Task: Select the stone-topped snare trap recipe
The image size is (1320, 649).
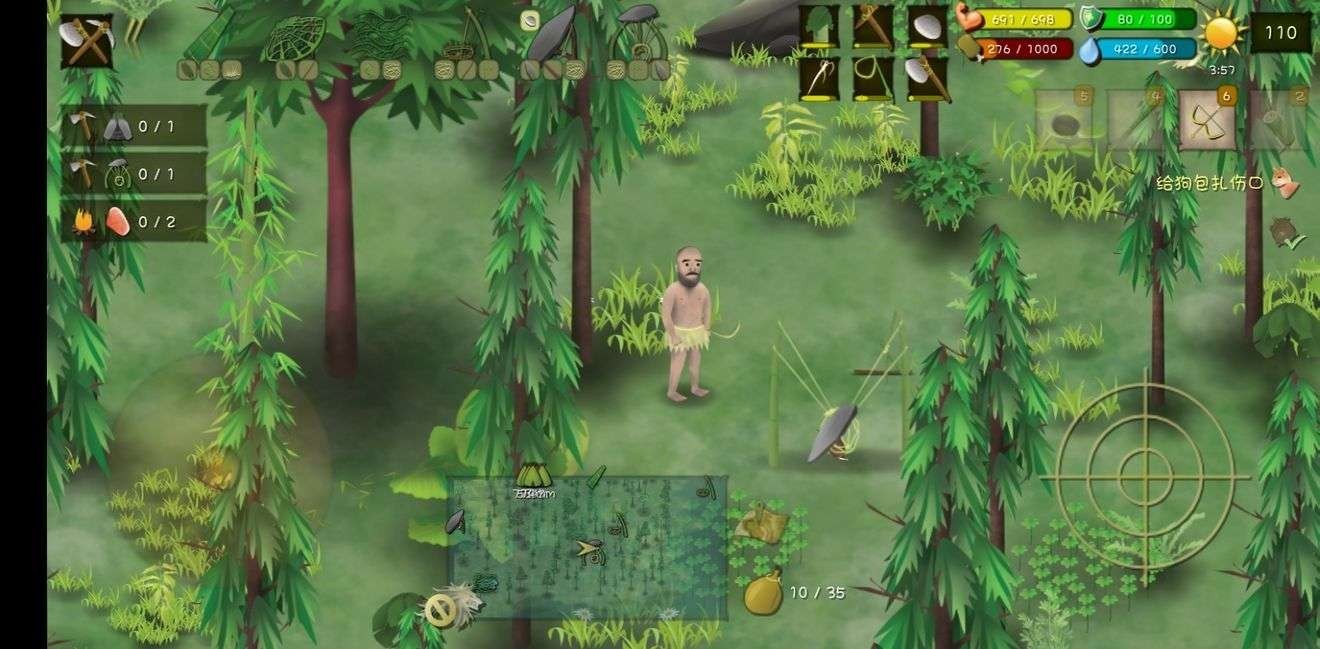Action: [x=640, y=40]
